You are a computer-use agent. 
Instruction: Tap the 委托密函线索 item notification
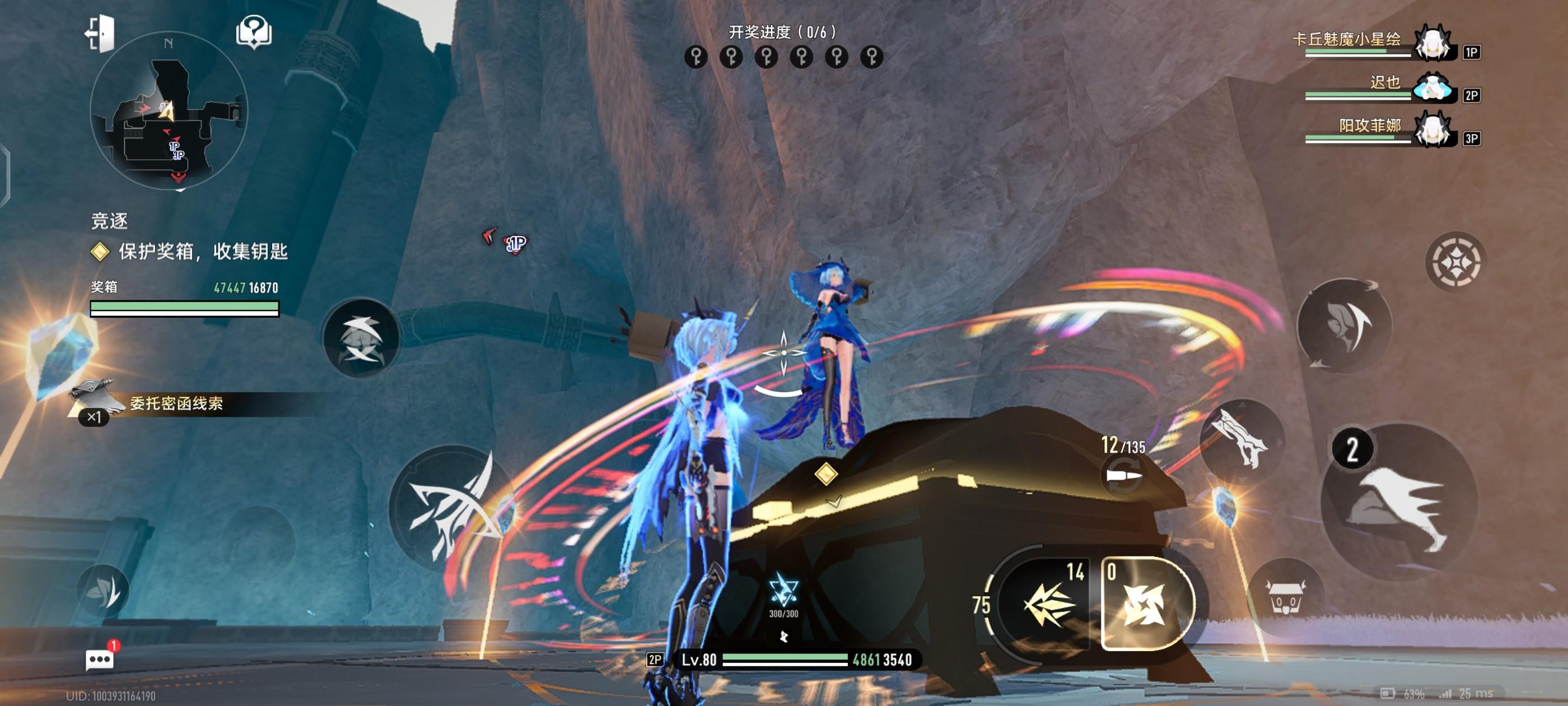[175, 403]
